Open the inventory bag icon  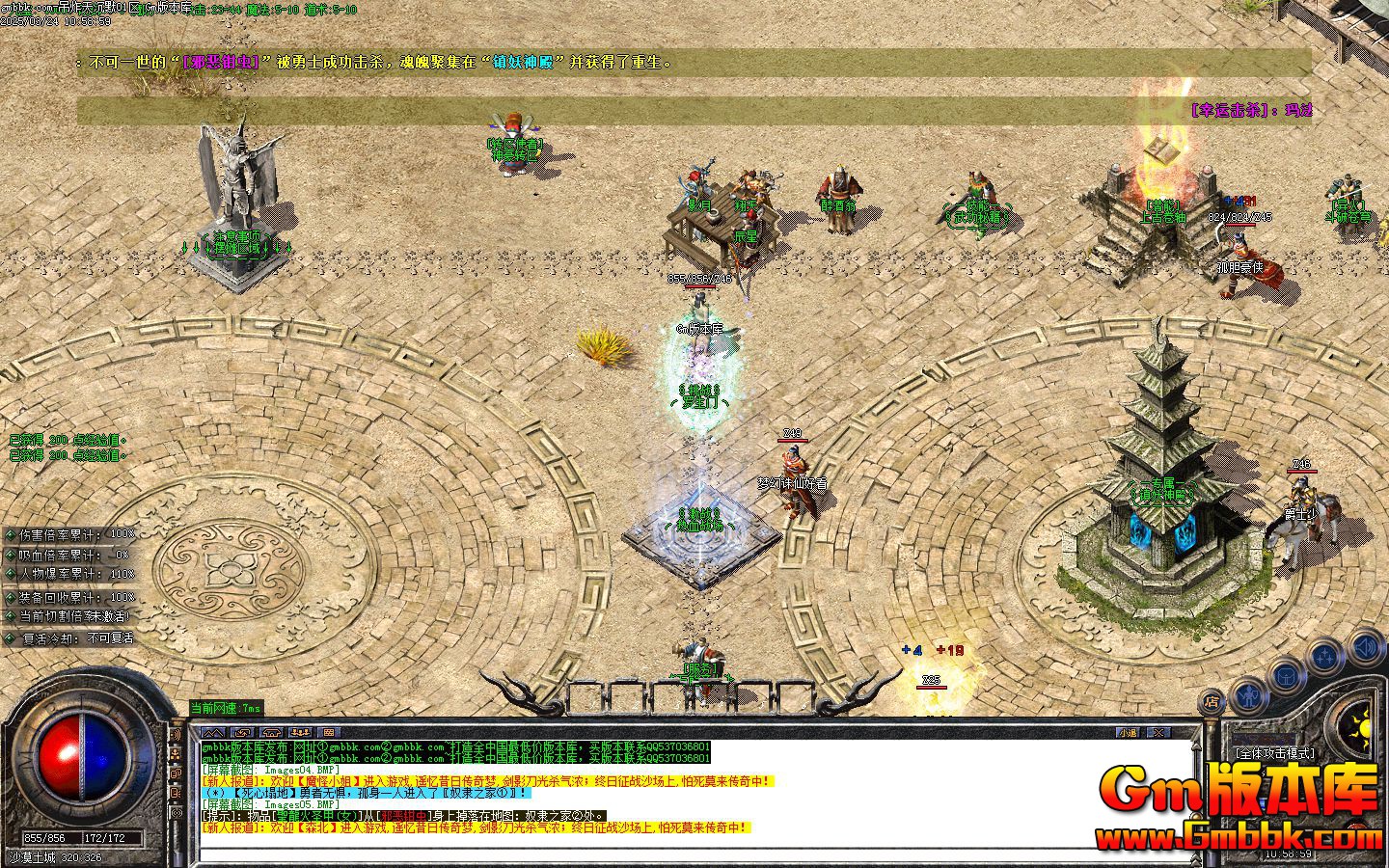(1285, 675)
